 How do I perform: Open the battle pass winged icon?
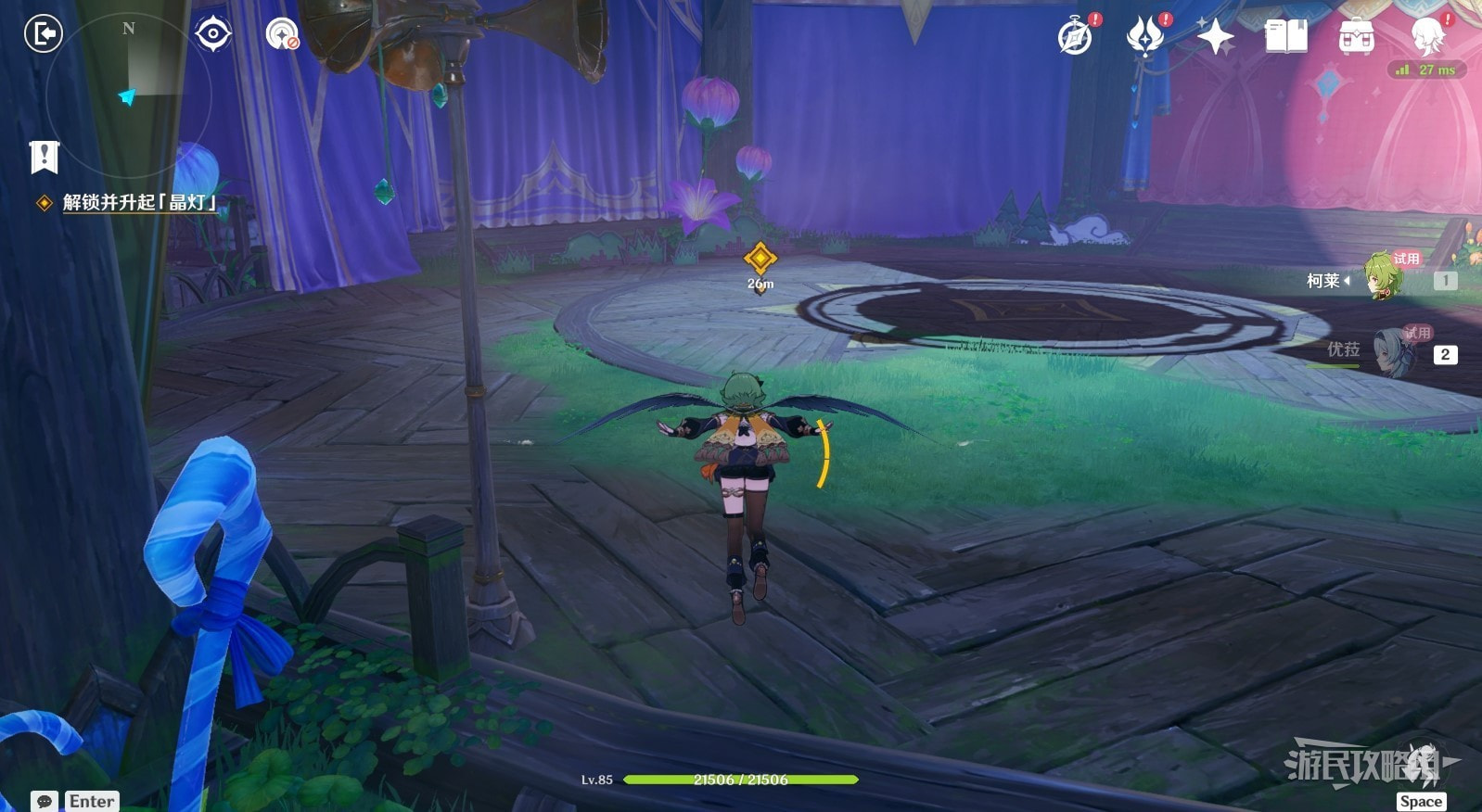pyautogui.click(x=1145, y=37)
